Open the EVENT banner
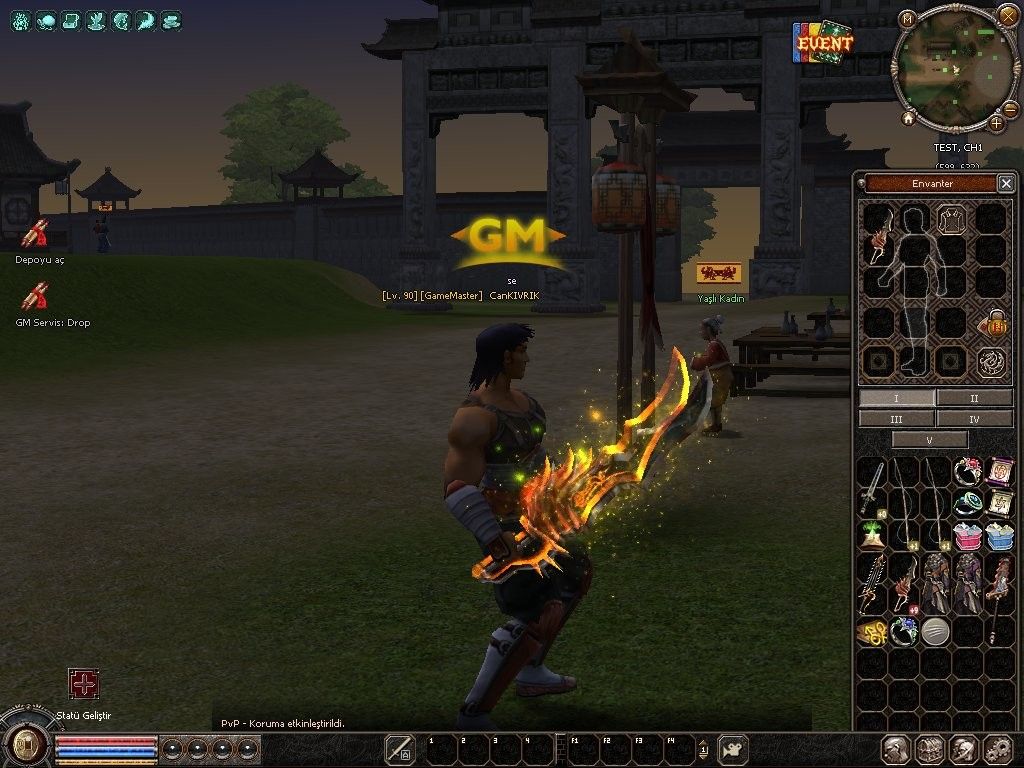The width and height of the screenshot is (1024, 768). (824, 43)
